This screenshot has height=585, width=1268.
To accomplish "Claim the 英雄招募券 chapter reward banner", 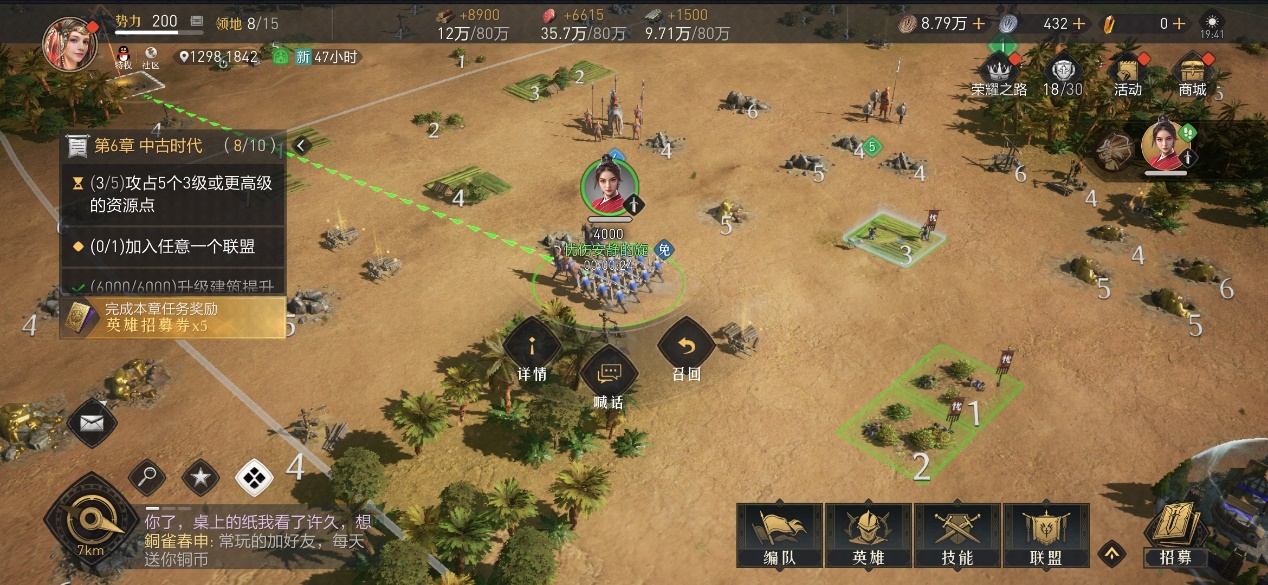I will [x=172, y=317].
